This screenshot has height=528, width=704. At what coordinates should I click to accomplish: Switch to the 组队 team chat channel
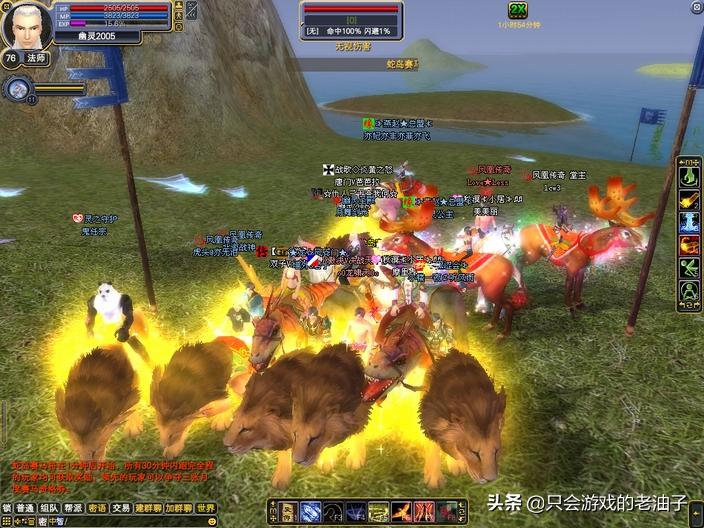point(49,508)
